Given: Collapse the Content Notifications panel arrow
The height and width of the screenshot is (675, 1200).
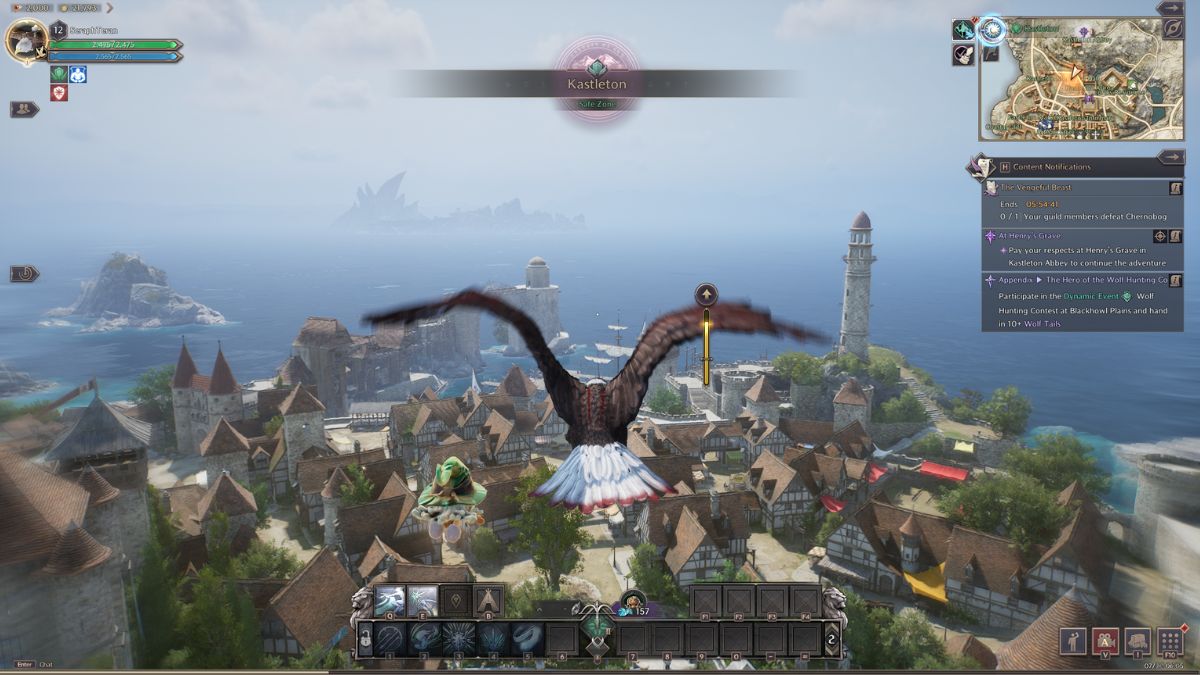Looking at the screenshot, I should 1170,157.
